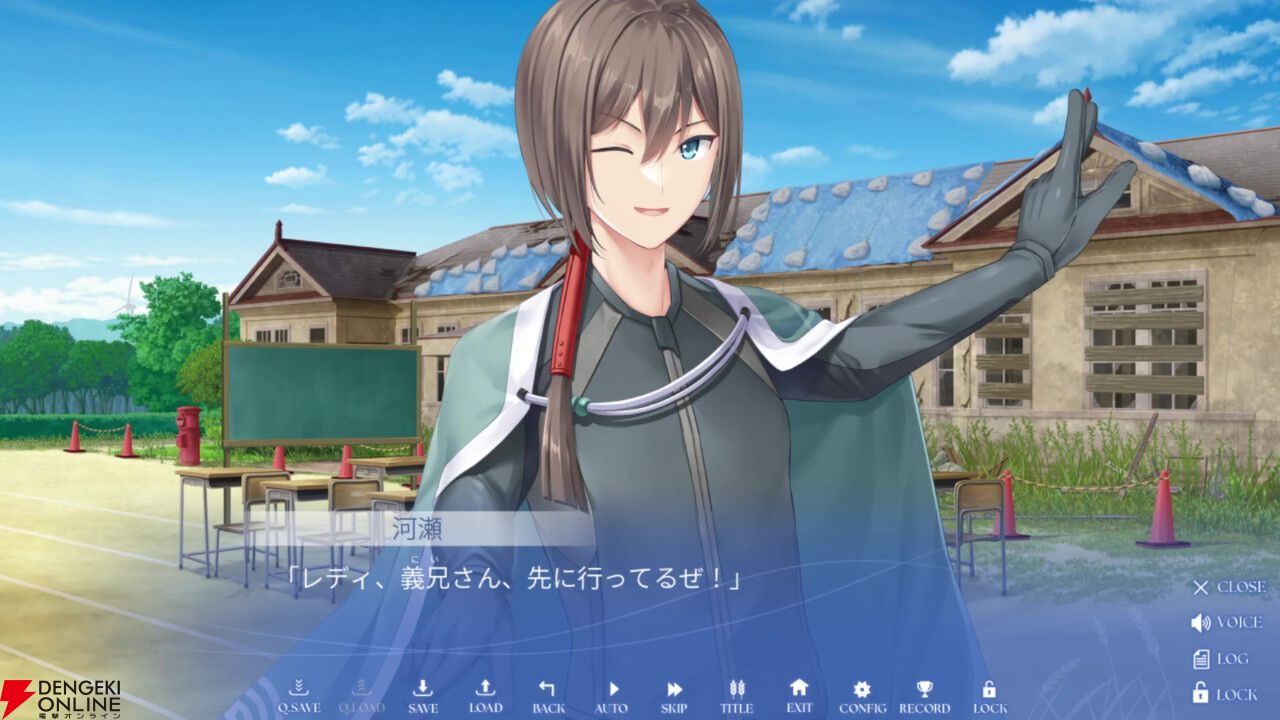Mute voice playback with the VOICE speaker icon
The height and width of the screenshot is (720, 1280).
point(1221,623)
